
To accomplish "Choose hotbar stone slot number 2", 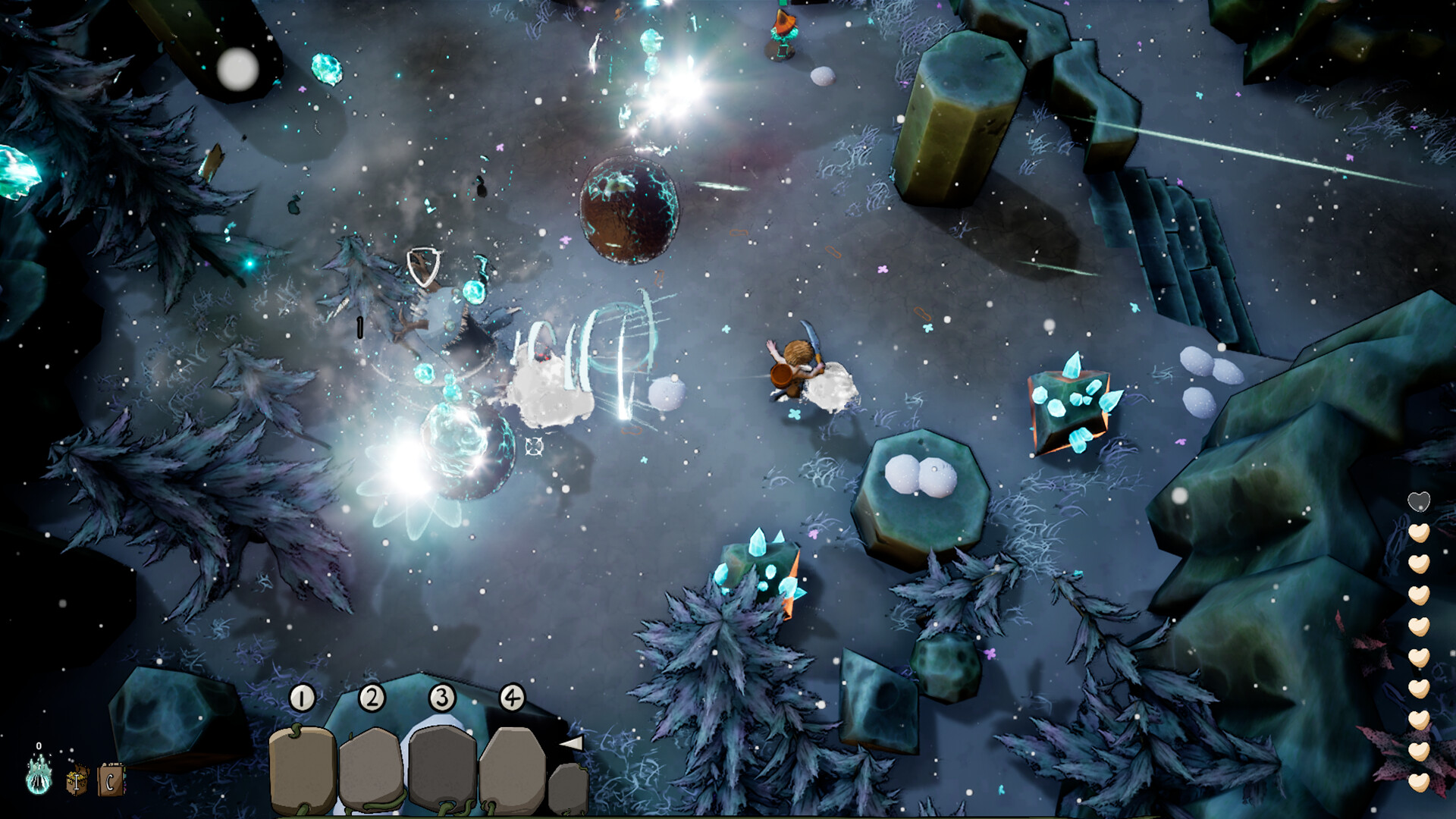I will click(x=371, y=767).
